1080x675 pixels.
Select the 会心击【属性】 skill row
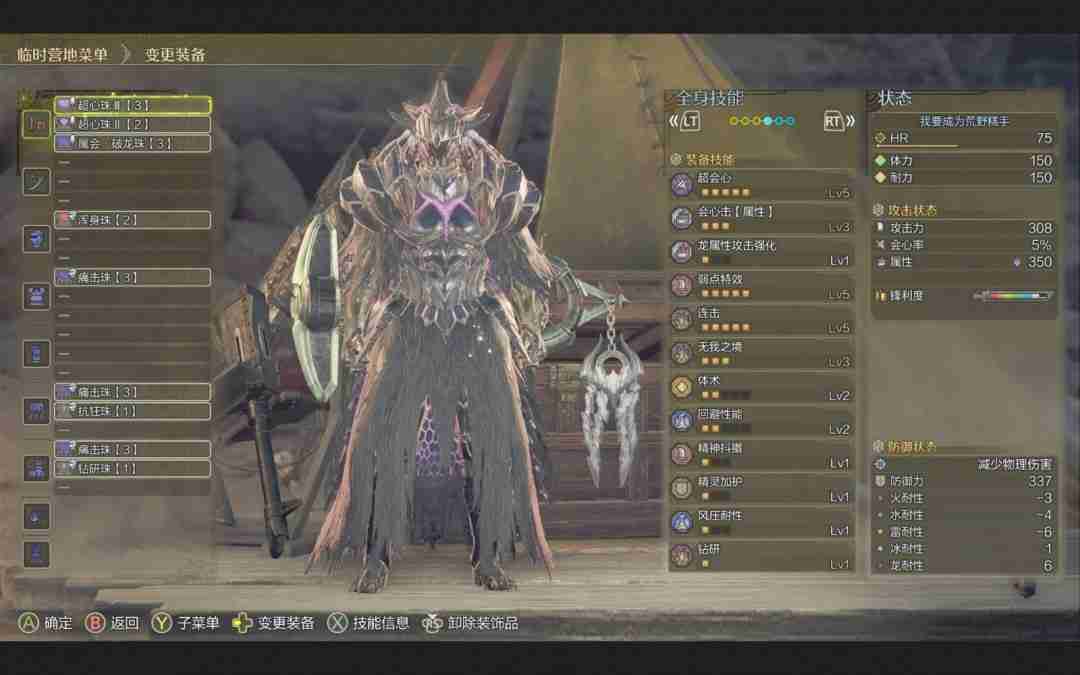(x=762, y=218)
